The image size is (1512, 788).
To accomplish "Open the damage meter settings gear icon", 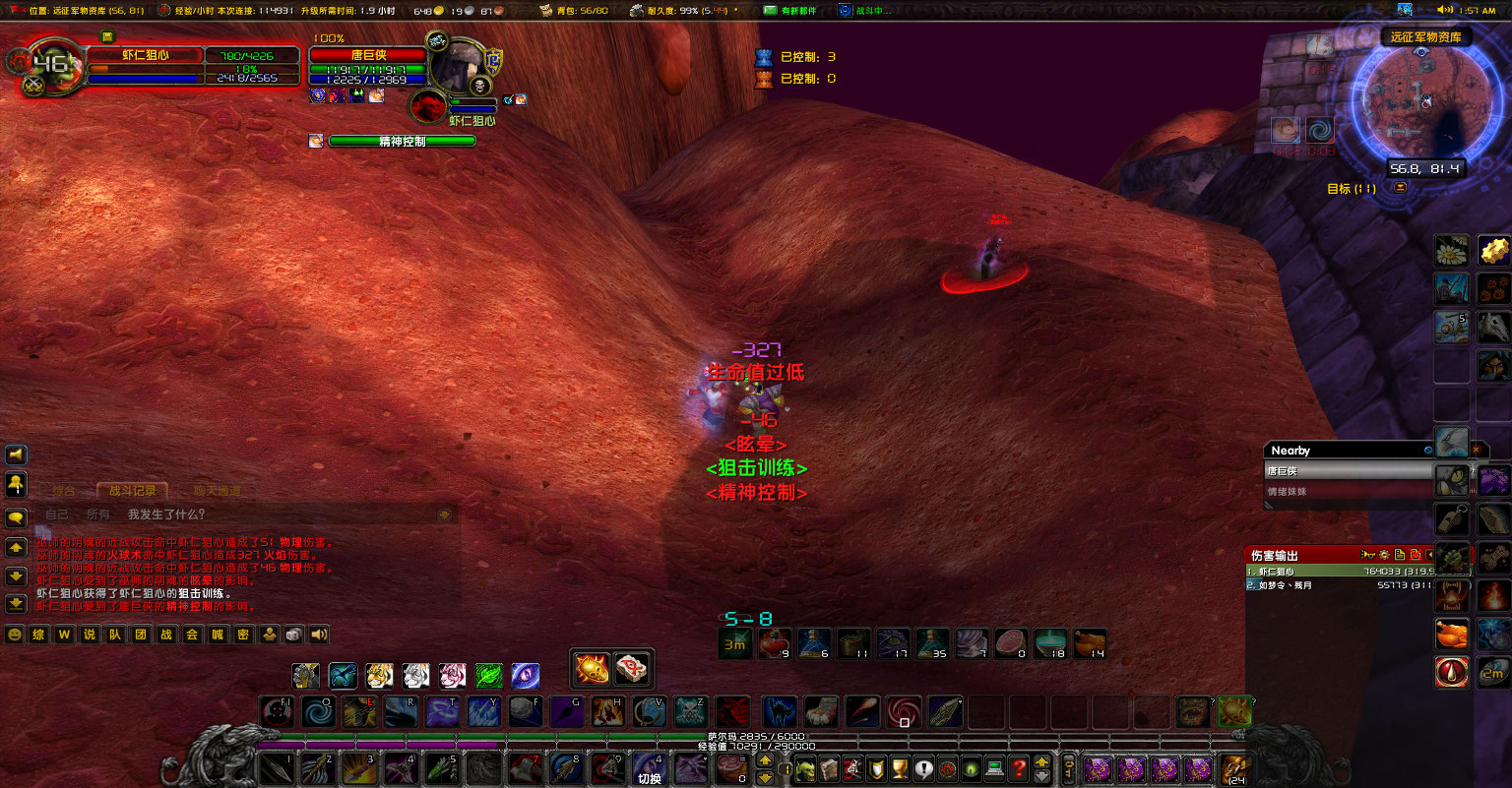I will (x=1384, y=555).
